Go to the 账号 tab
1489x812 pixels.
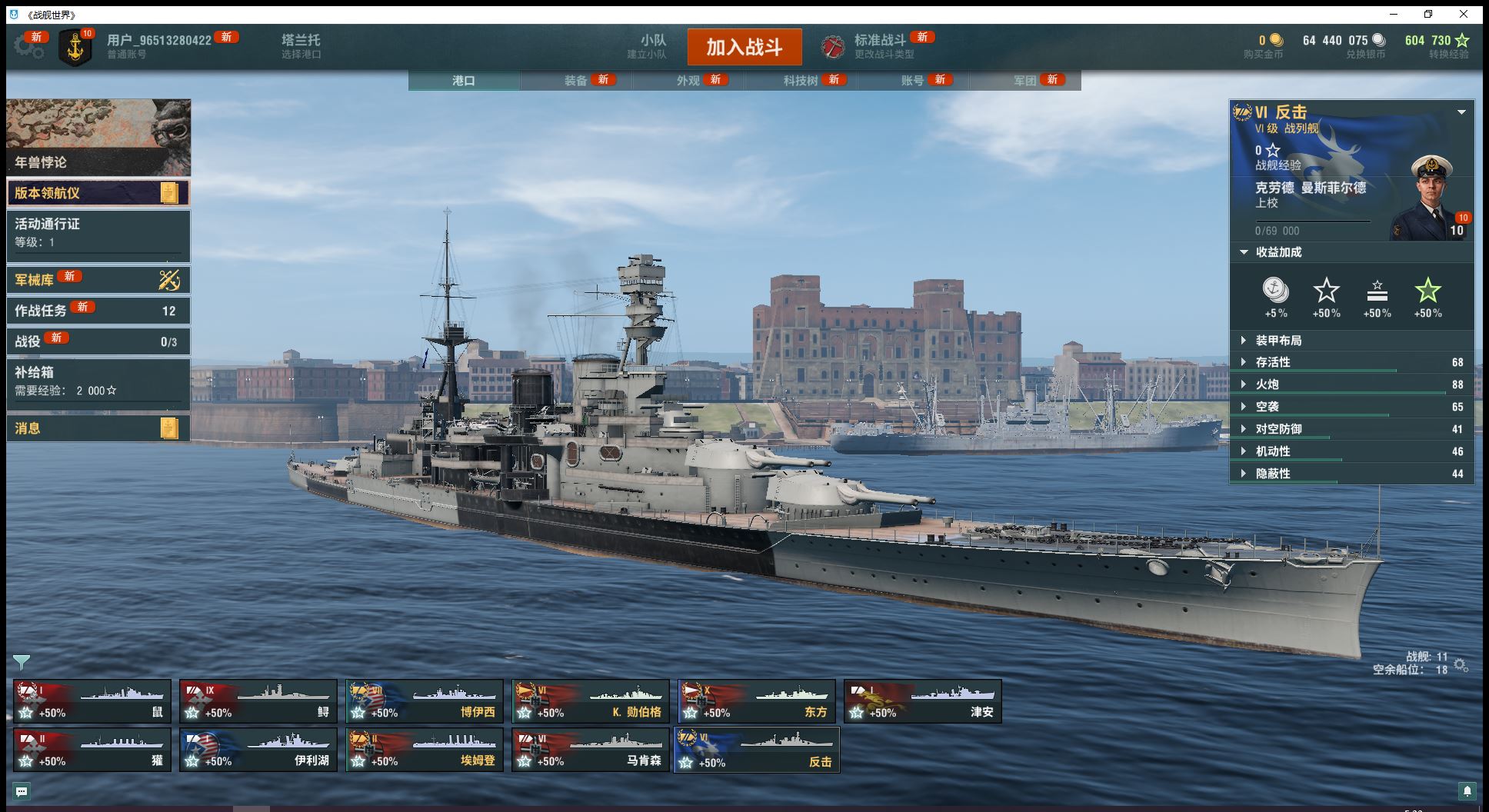coord(912,81)
